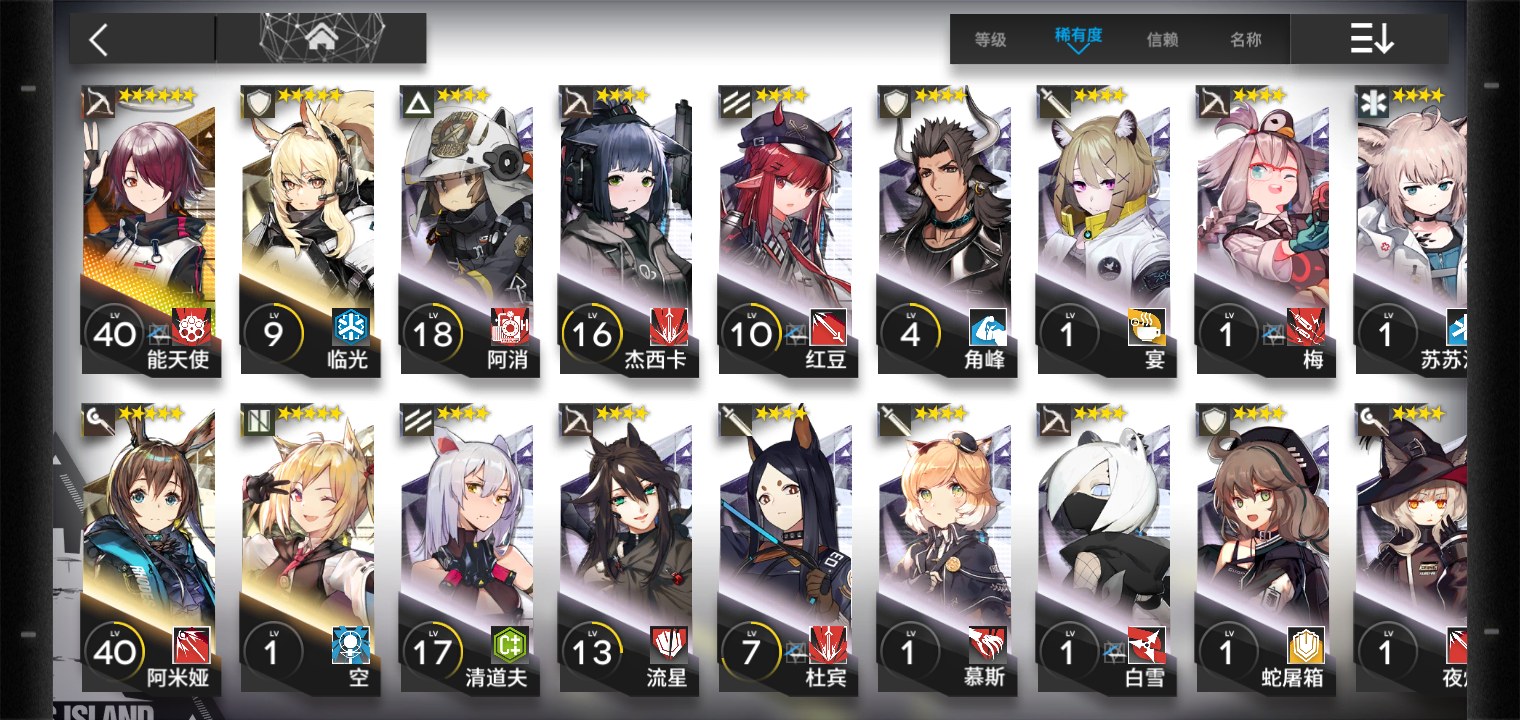Pick the 红豆 operator card
This screenshot has height=720, width=1520.
[786, 230]
